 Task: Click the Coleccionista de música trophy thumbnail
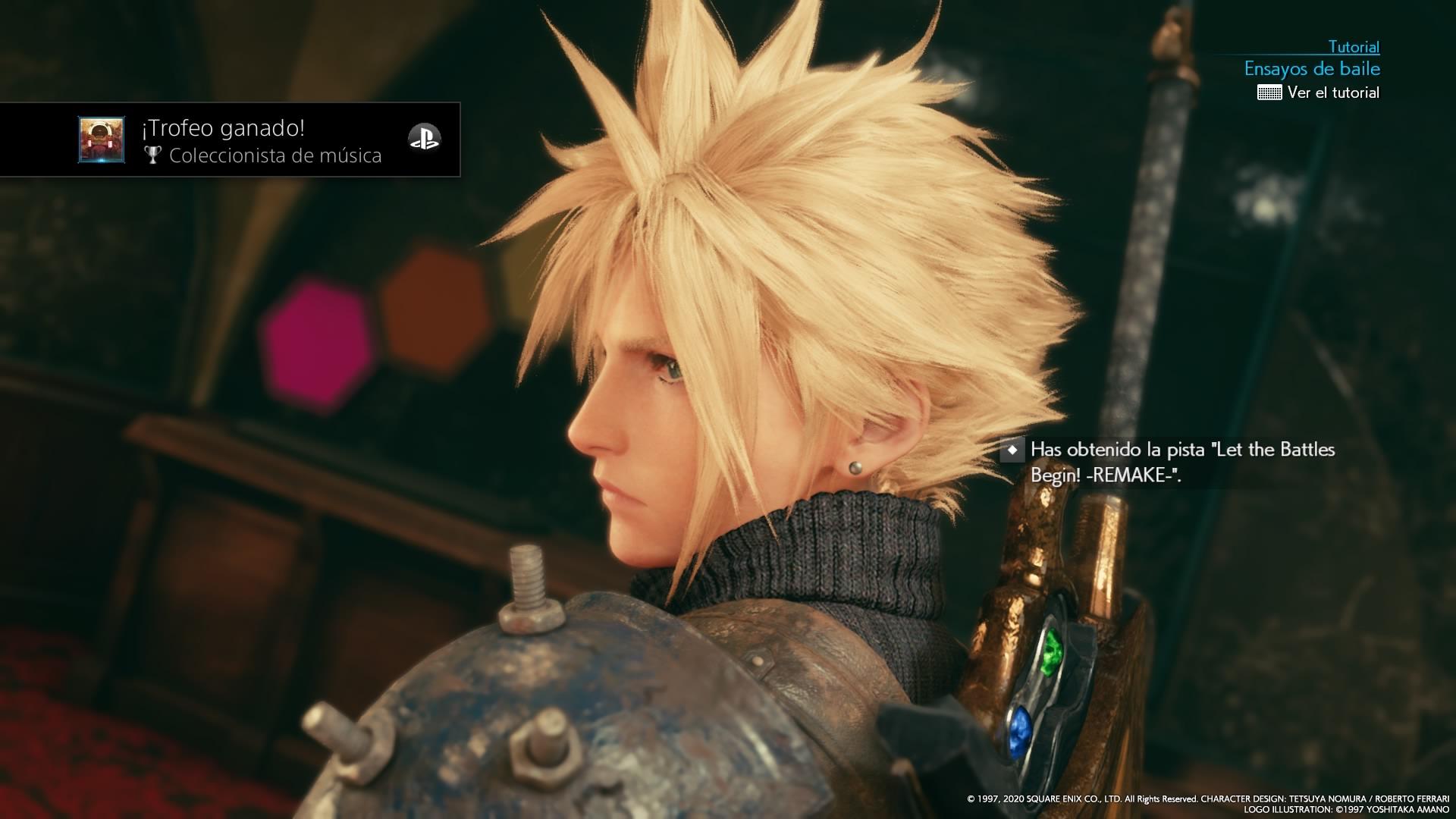pyautogui.click(x=102, y=140)
